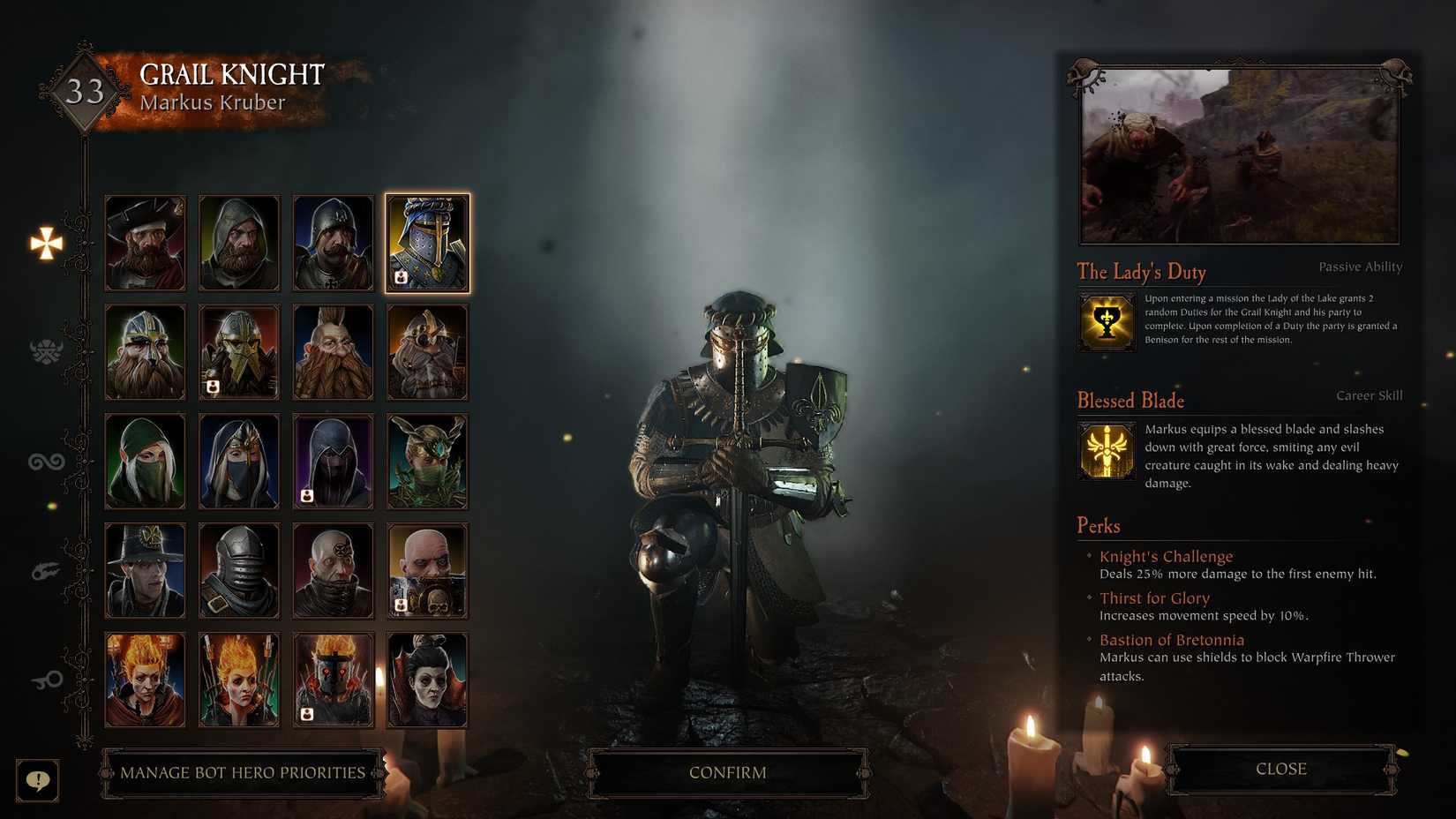Switch to Bardin's dwarf hero tab
The image size is (1456, 819).
[44, 351]
